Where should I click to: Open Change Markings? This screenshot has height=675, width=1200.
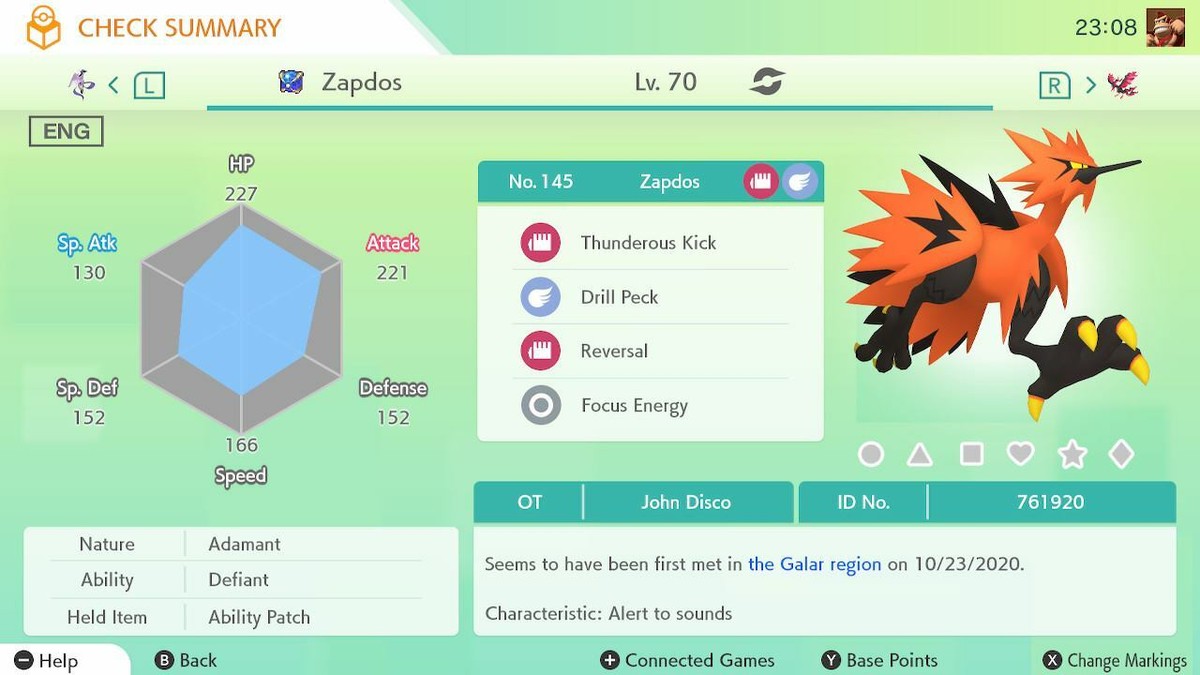[x=1114, y=660]
